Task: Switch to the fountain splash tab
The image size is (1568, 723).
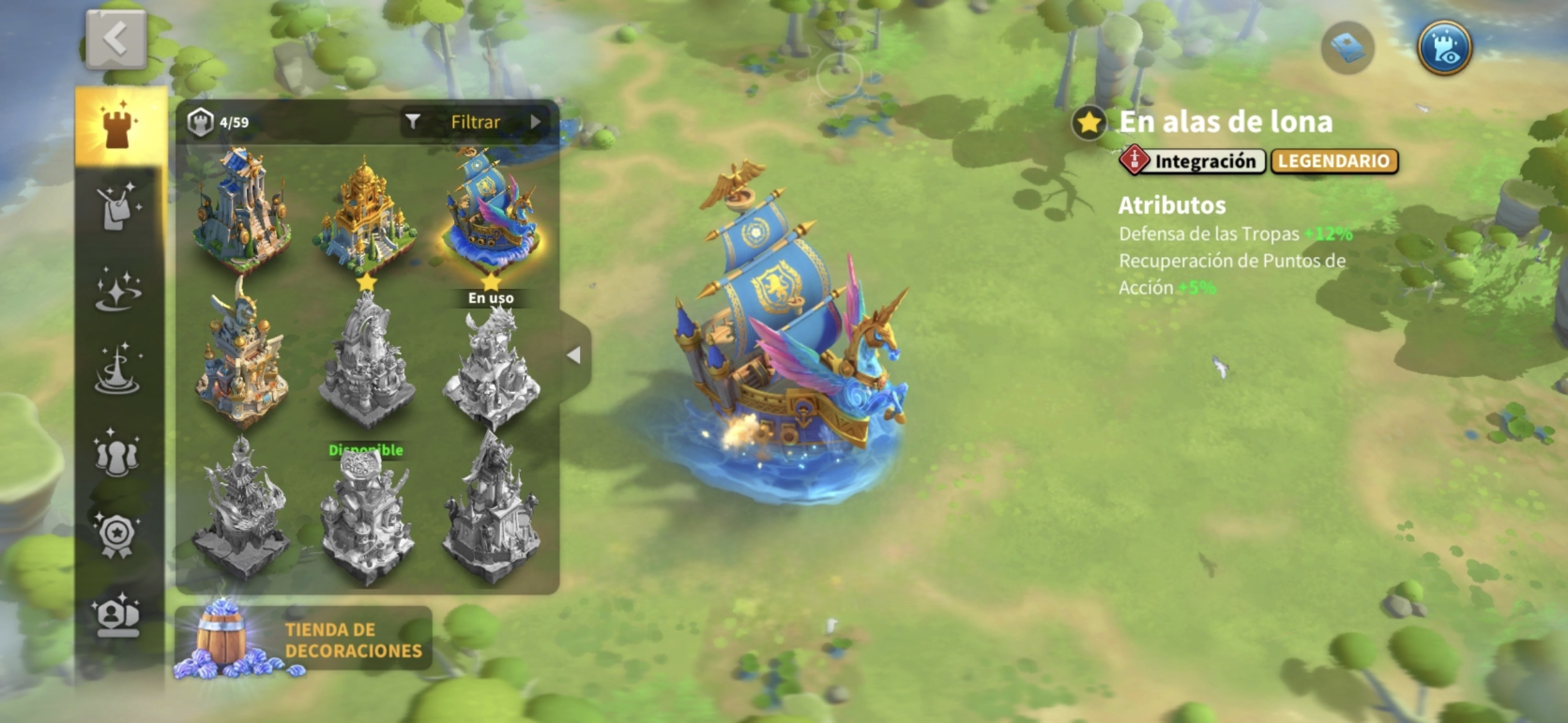Action: (x=118, y=369)
